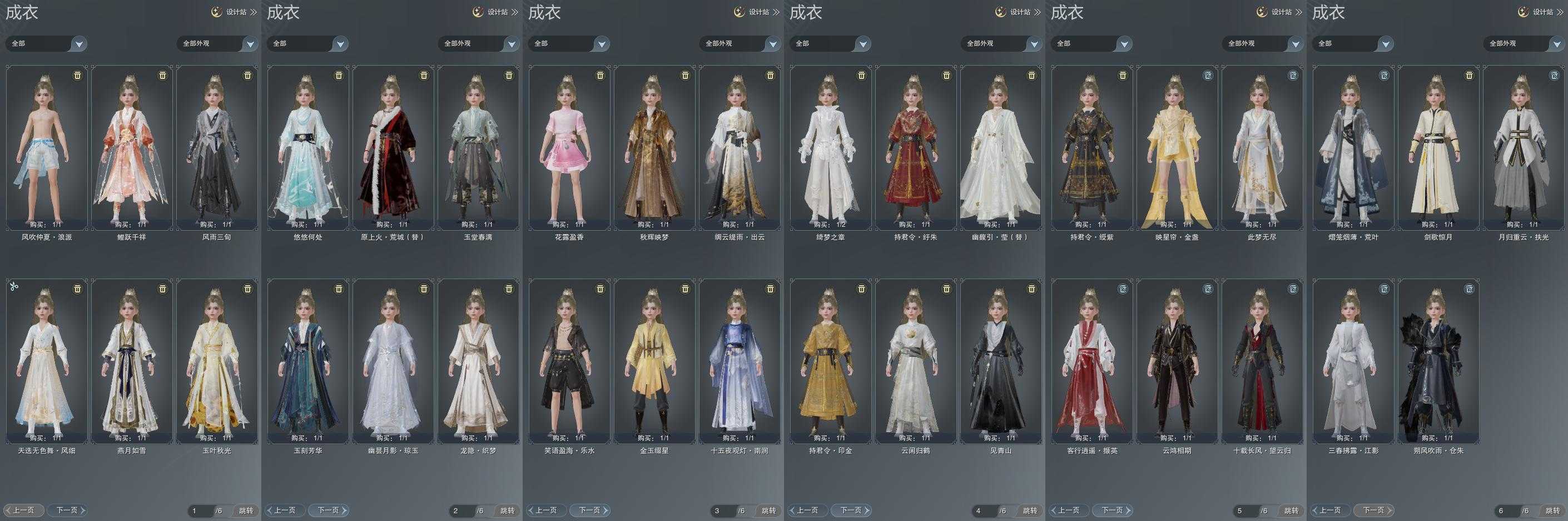Viewport: 1568px width, 521px height.
Task: Select the 玉叶秋光 outfit
Action: 217,361
